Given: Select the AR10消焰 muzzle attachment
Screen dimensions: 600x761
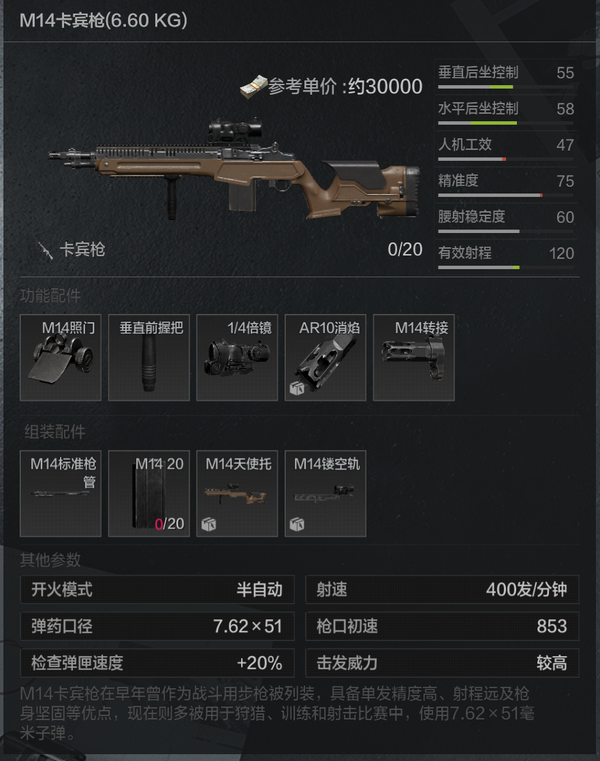Looking at the screenshot, I should (325, 358).
